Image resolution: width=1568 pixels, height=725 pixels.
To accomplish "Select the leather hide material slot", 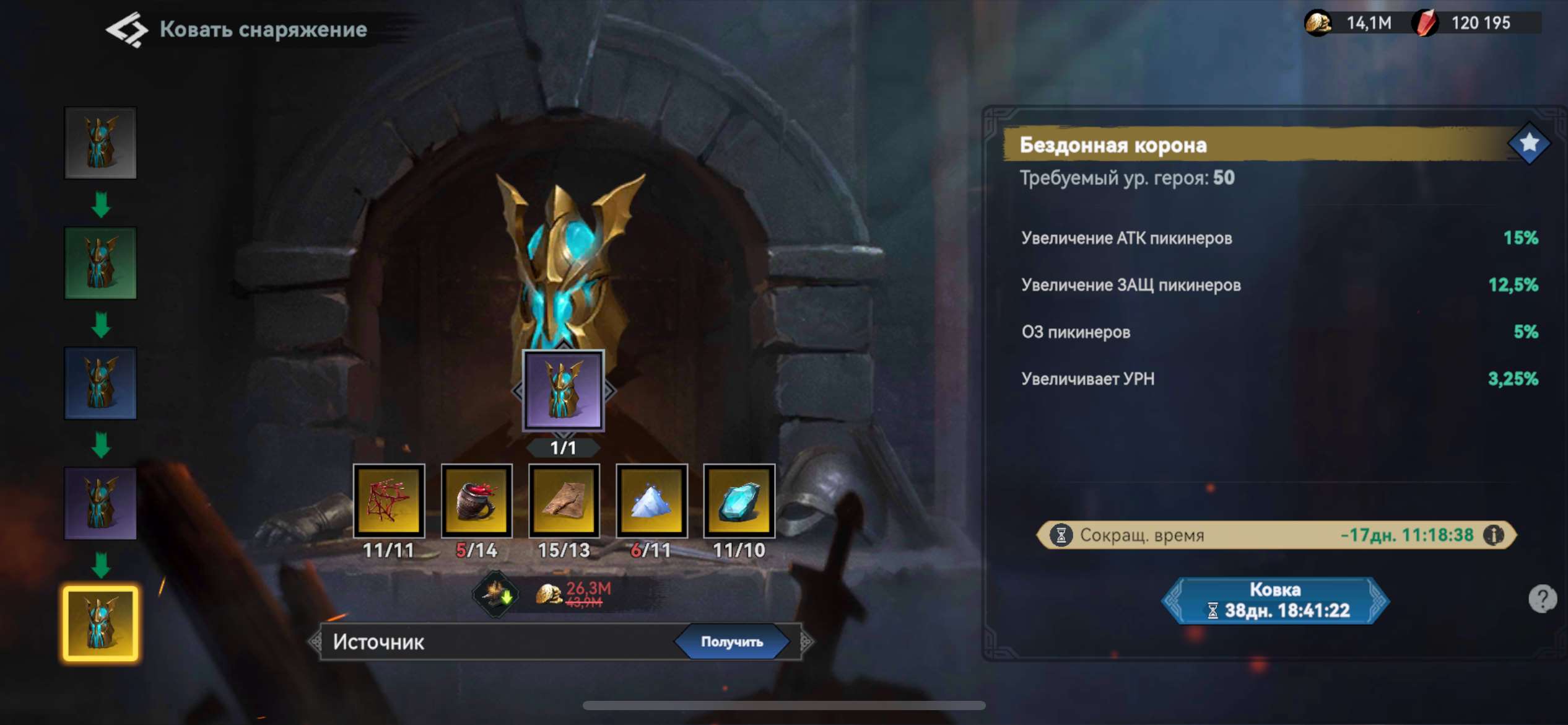I will click(x=564, y=501).
